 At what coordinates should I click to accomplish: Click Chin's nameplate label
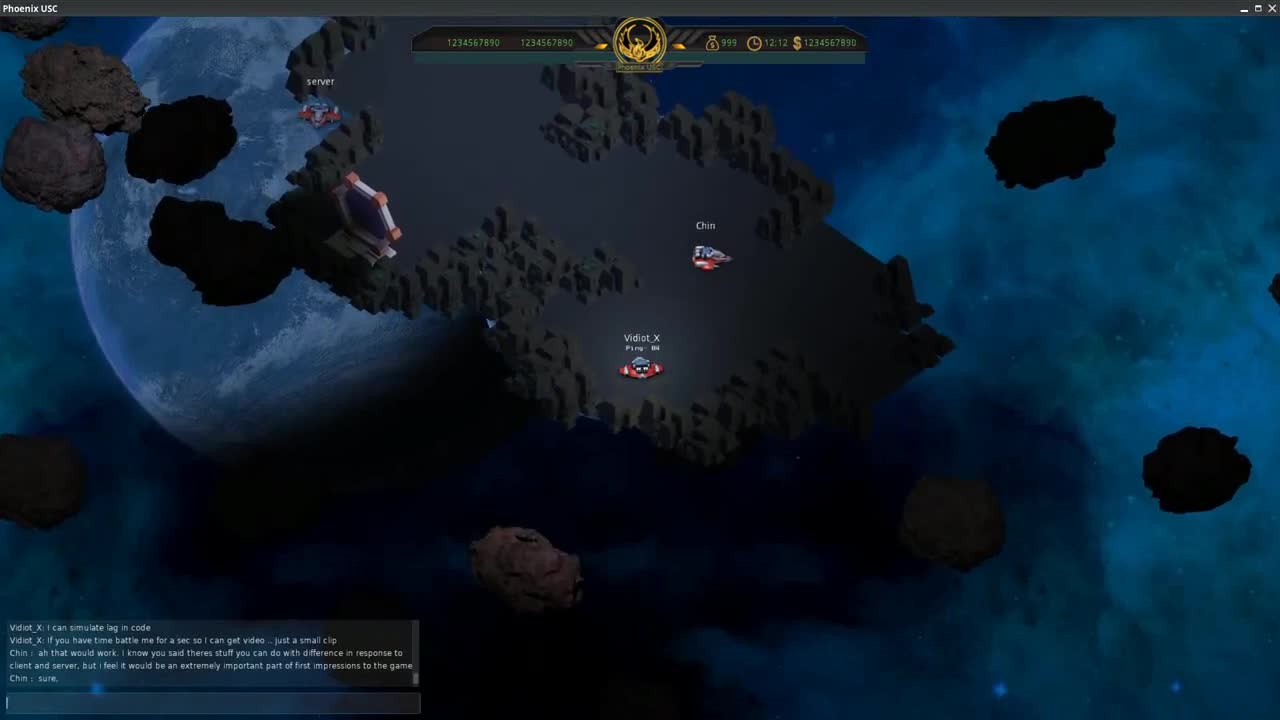(705, 226)
